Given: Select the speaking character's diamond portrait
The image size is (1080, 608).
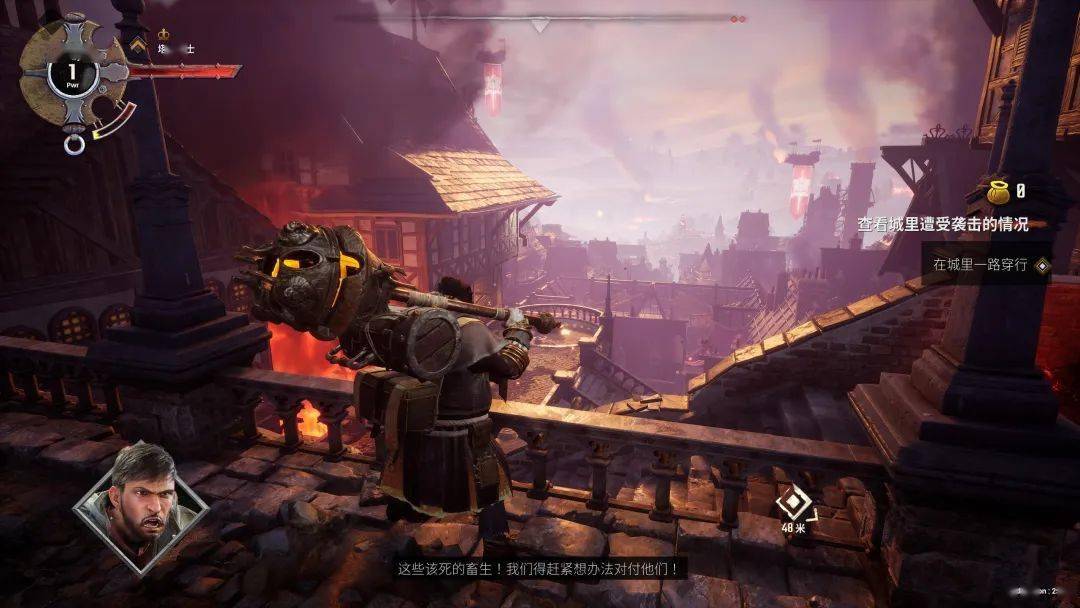Looking at the screenshot, I should [140, 510].
